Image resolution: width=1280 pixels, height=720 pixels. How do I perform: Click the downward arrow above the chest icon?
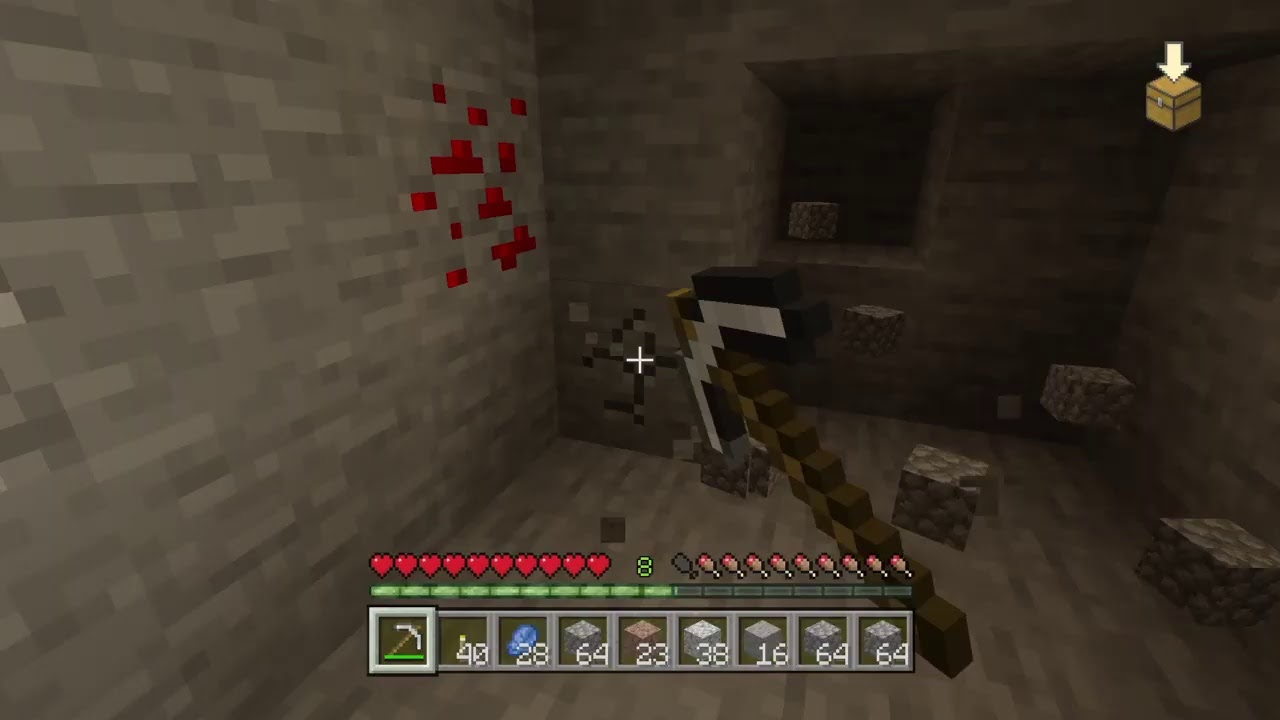pos(1174,60)
